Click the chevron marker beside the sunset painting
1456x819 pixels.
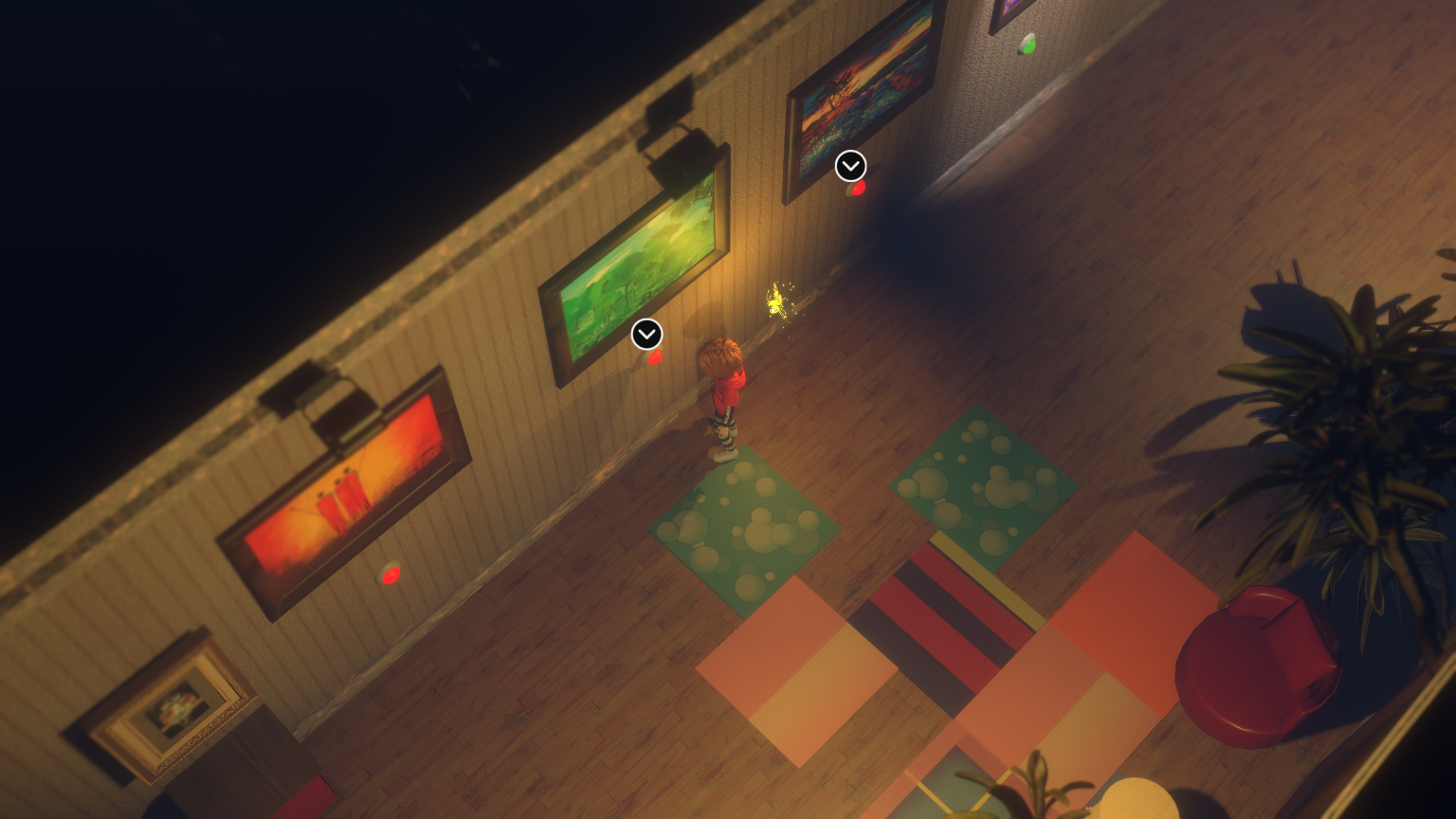tap(849, 165)
